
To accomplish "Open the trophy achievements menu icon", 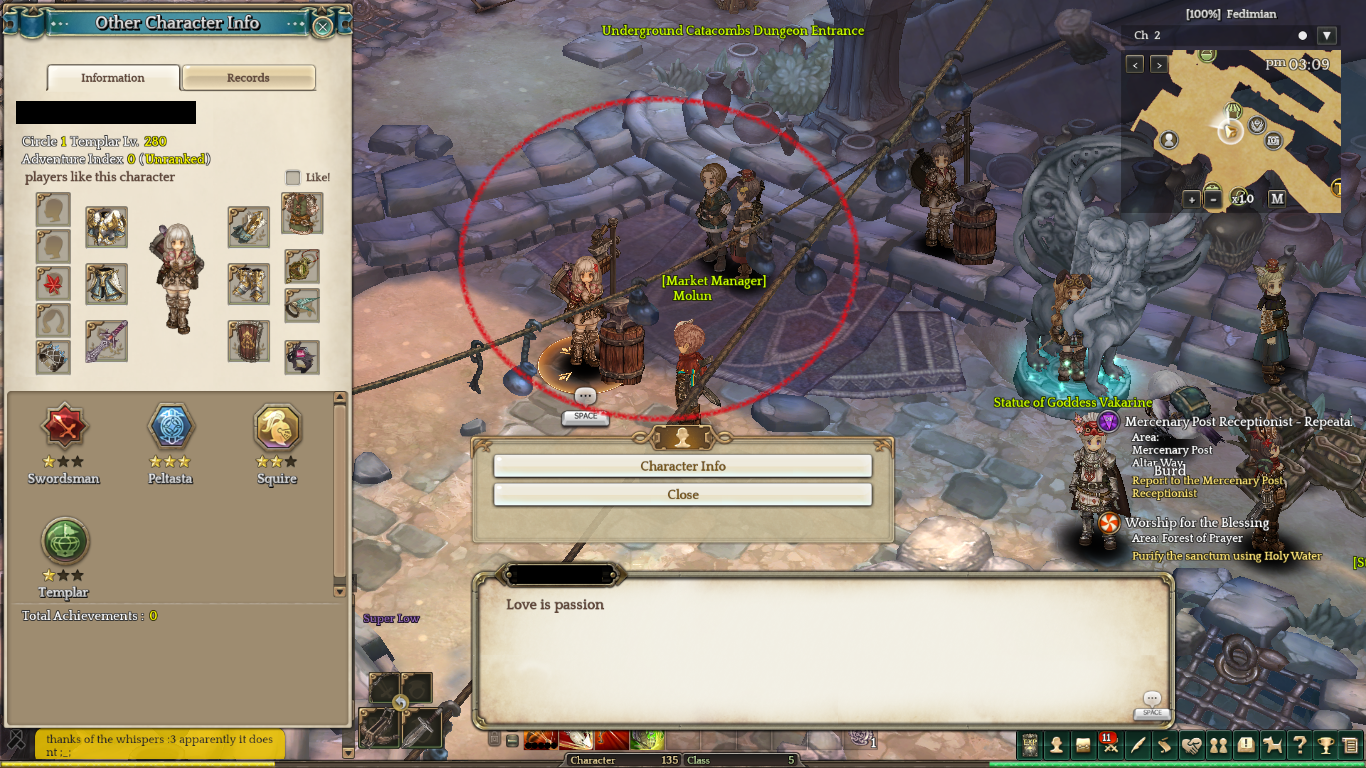I will coord(1325,745).
